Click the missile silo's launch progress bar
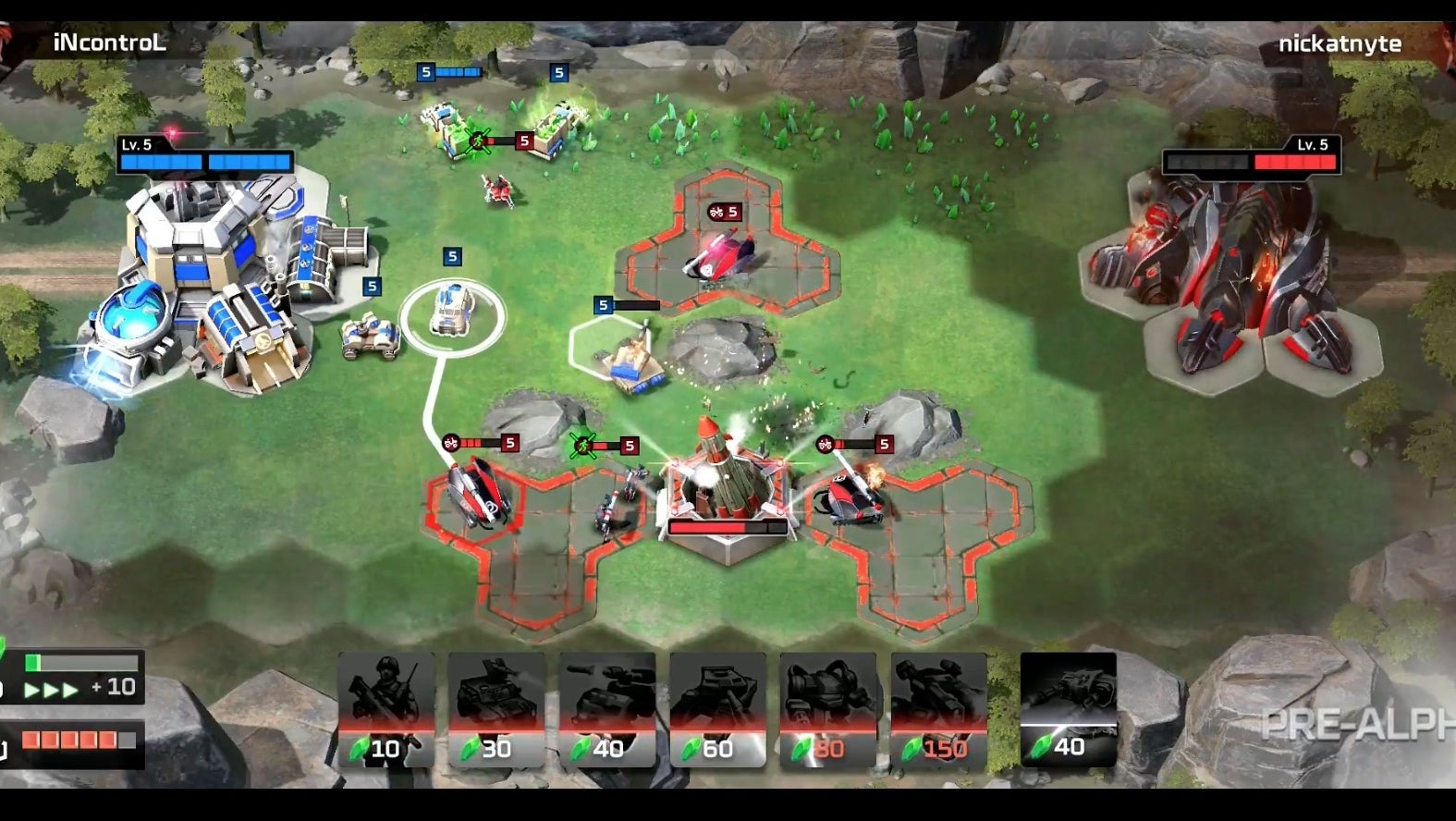This screenshot has height=821, width=1456. pyautogui.click(x=728, y=524)
